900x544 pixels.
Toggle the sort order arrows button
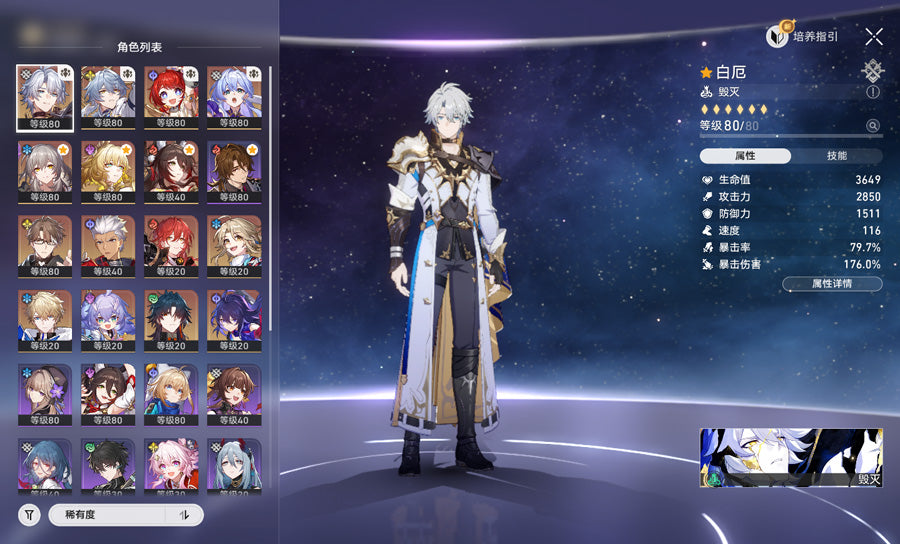click(184, 515)
